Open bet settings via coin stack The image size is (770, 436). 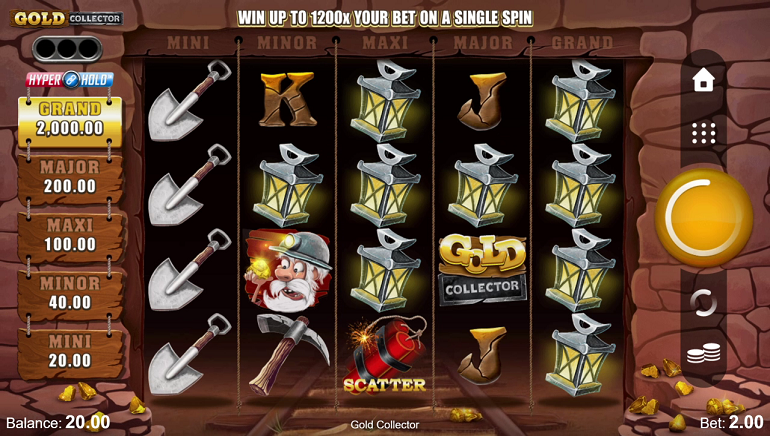[x=703, y=353]
